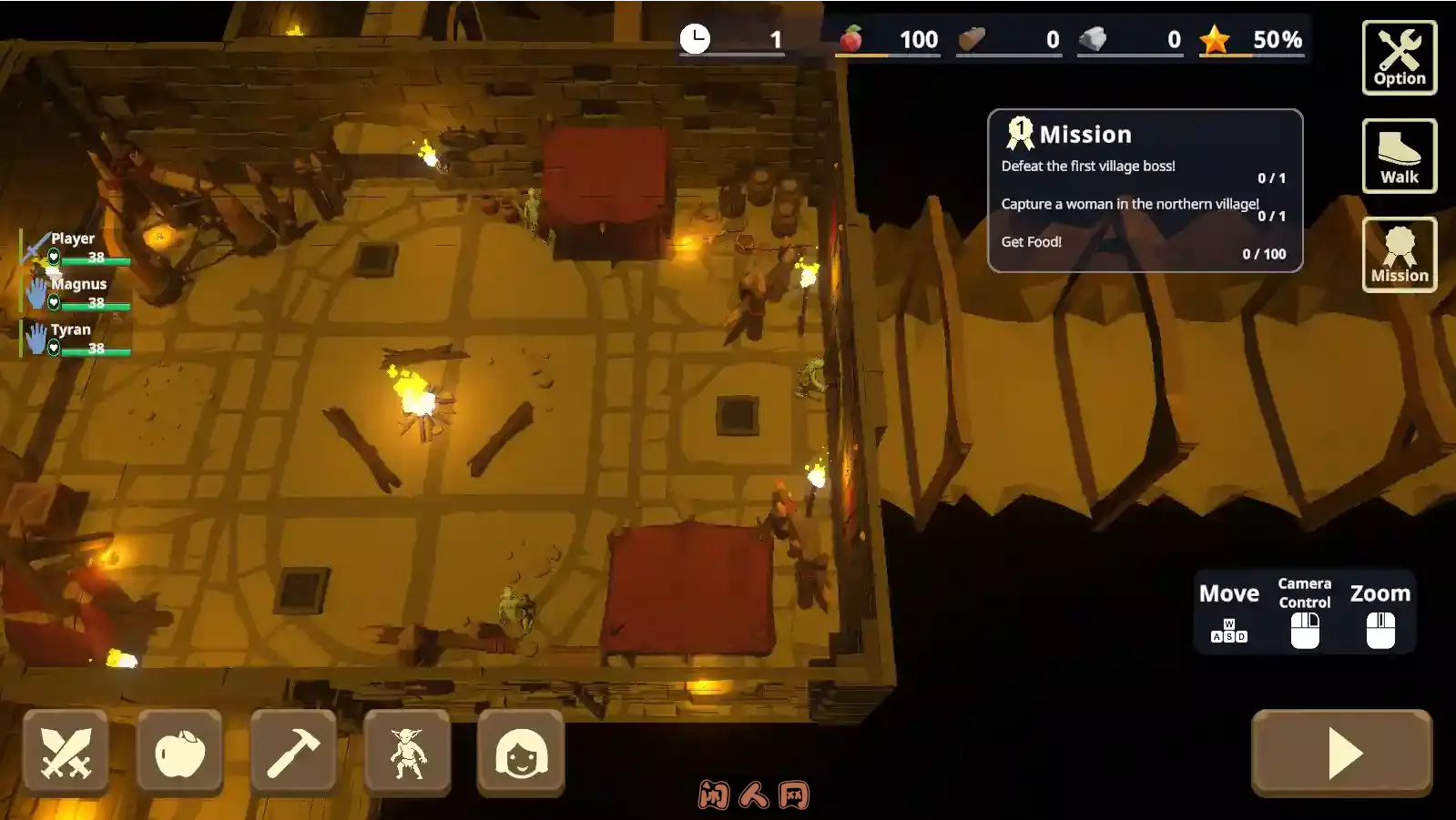Image resolution: width=1456 pixels, height=820 pixels.
Task: Click the Mission objectives panel
Action: [1145, 191]
